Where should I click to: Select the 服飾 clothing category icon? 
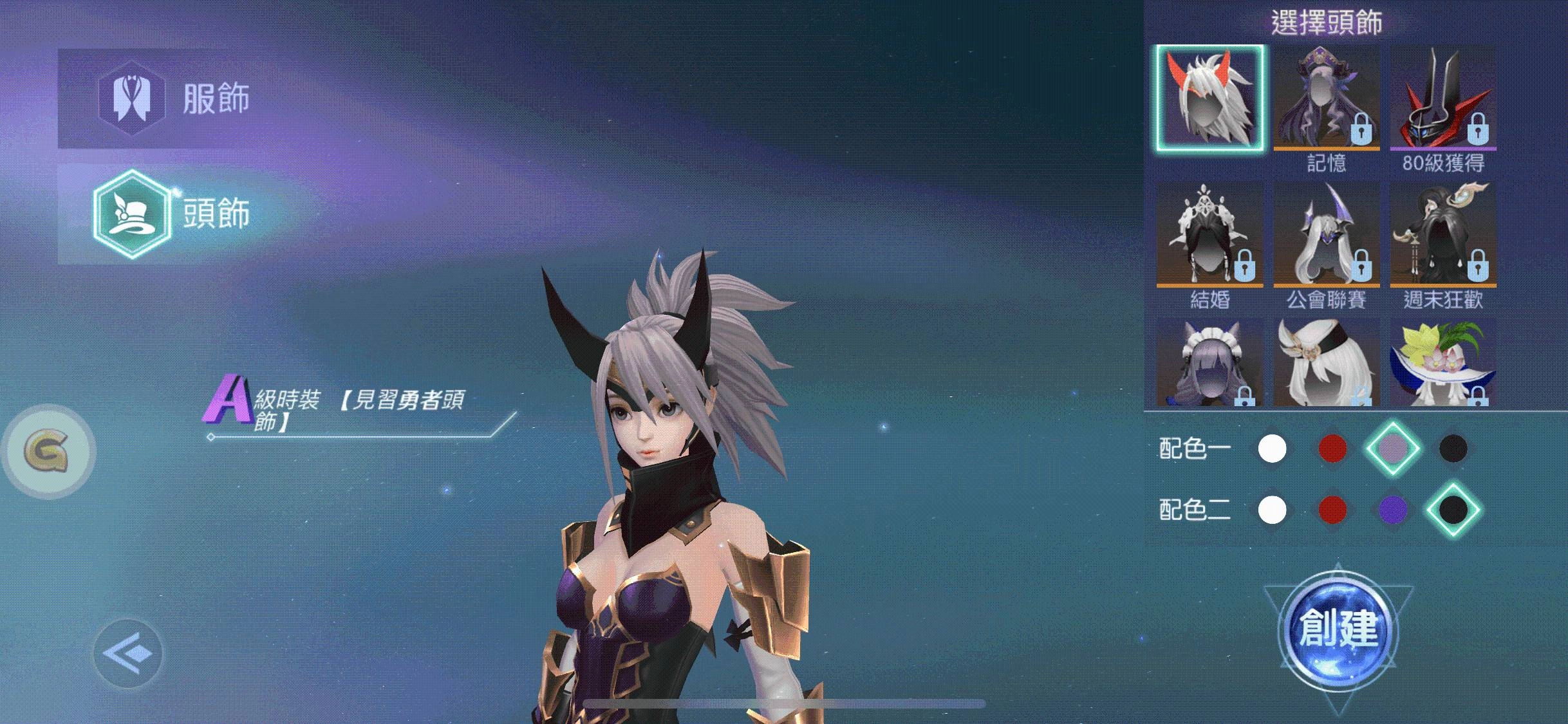(132, 97)
